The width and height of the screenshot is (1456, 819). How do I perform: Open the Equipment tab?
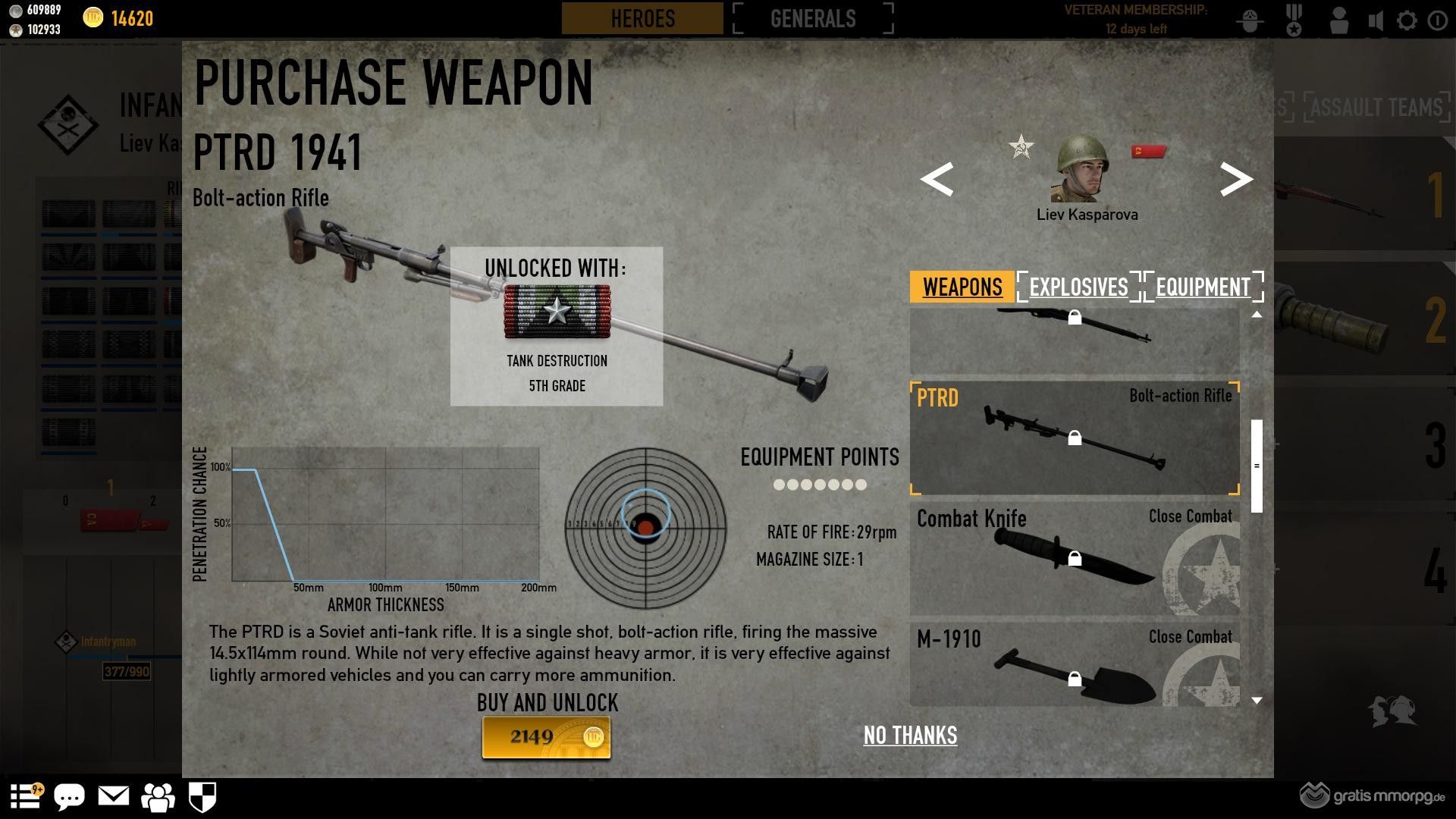[x=1203, y=287]
